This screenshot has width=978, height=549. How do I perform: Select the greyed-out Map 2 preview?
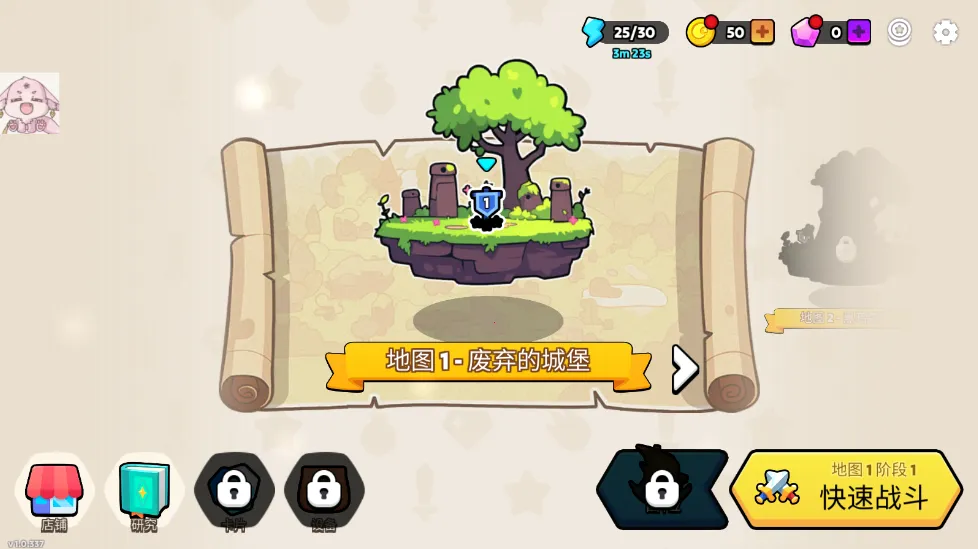tap(845, 232)
